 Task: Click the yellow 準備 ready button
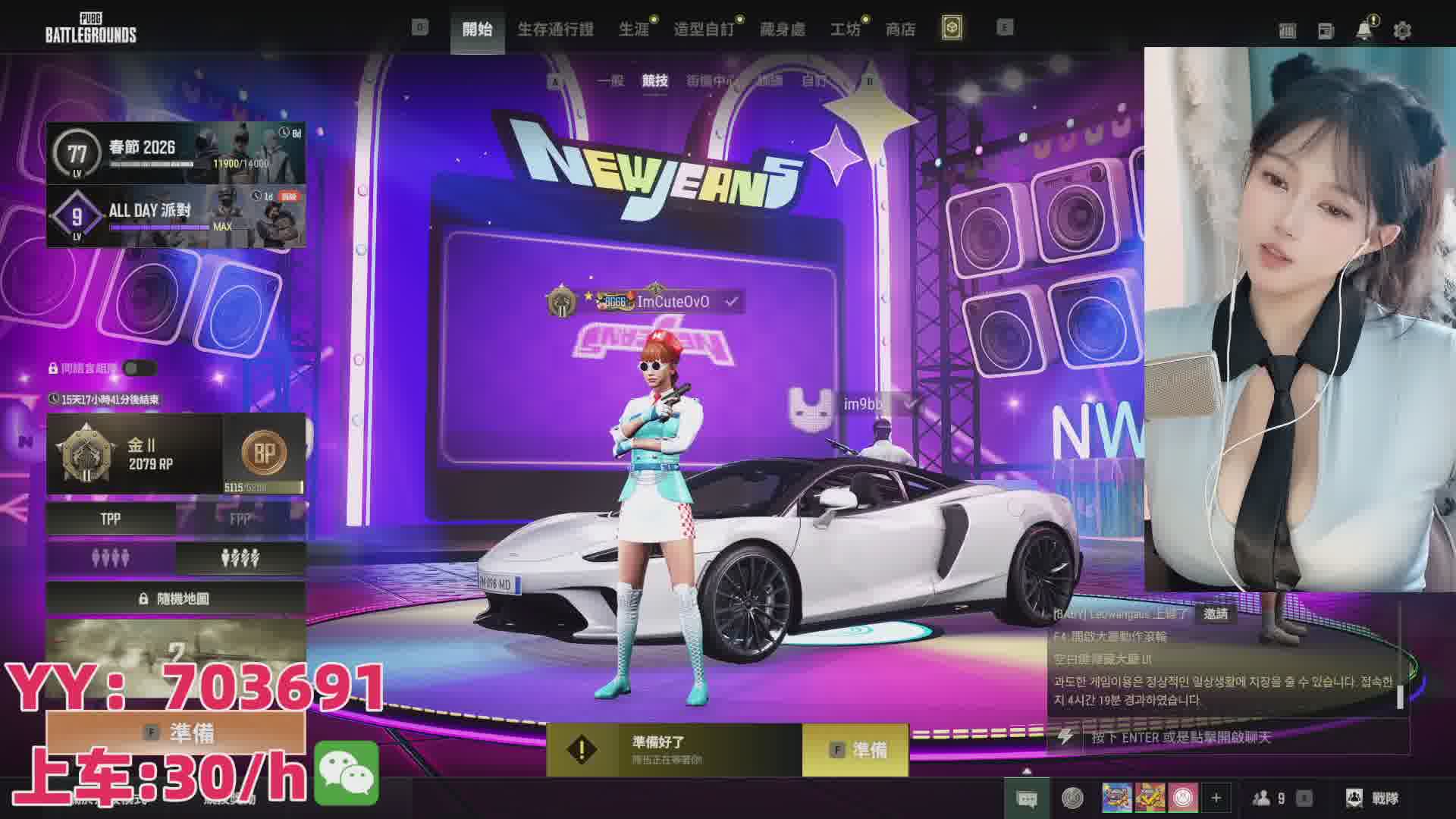tap(855, 750)
